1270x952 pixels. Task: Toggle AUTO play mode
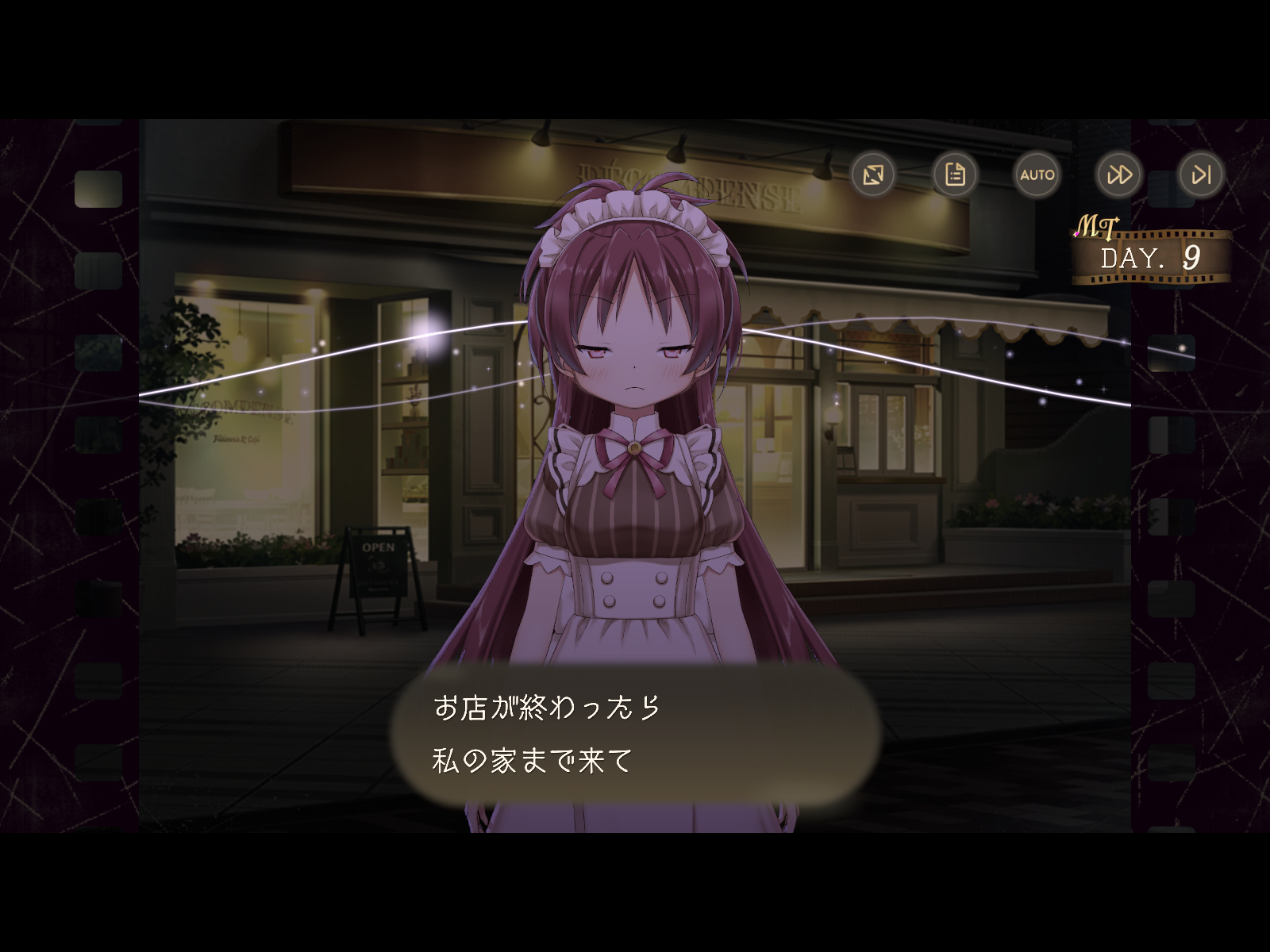click(1037, 175)
